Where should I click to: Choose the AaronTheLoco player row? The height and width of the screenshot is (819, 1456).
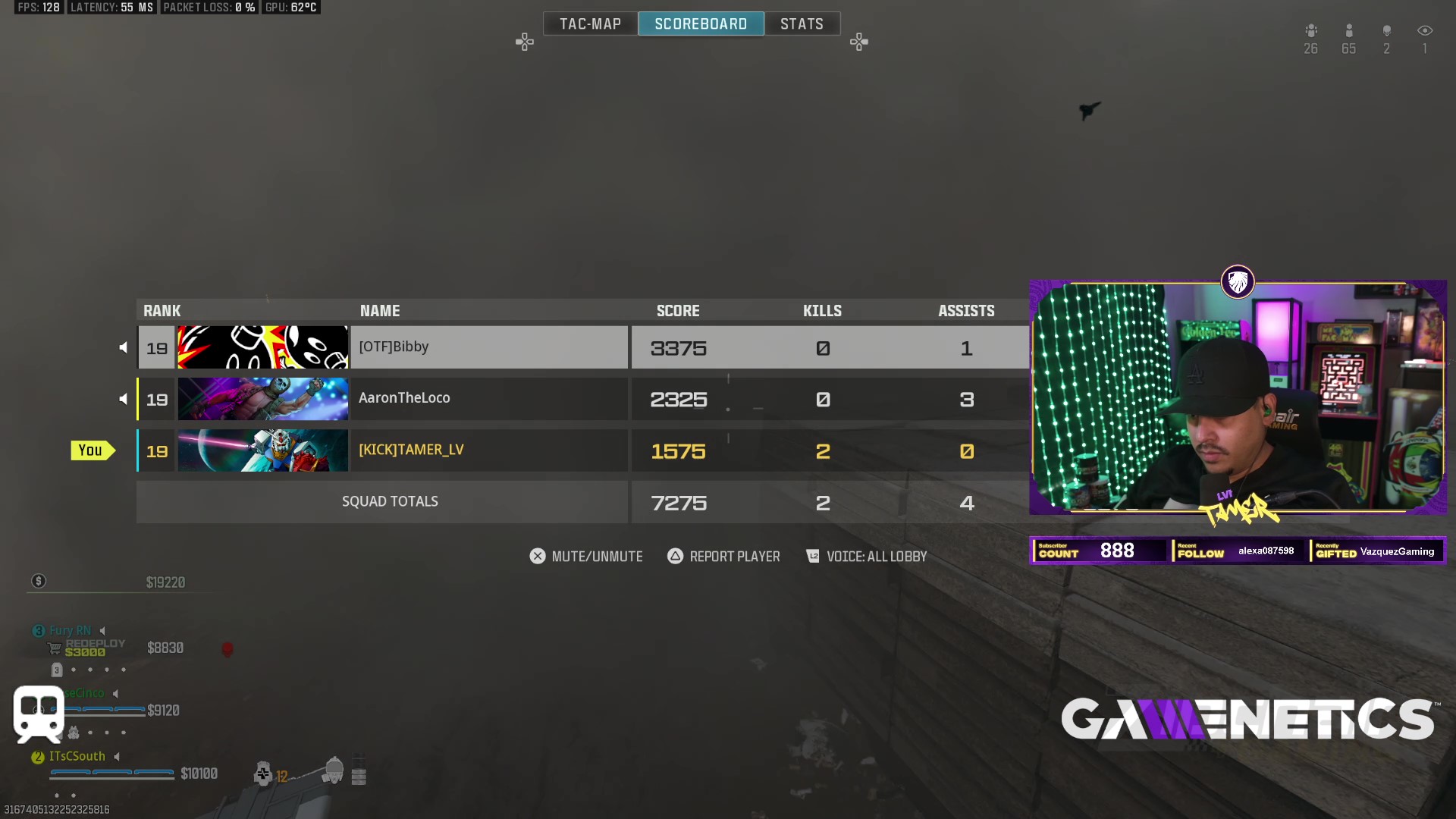point(488,399)
